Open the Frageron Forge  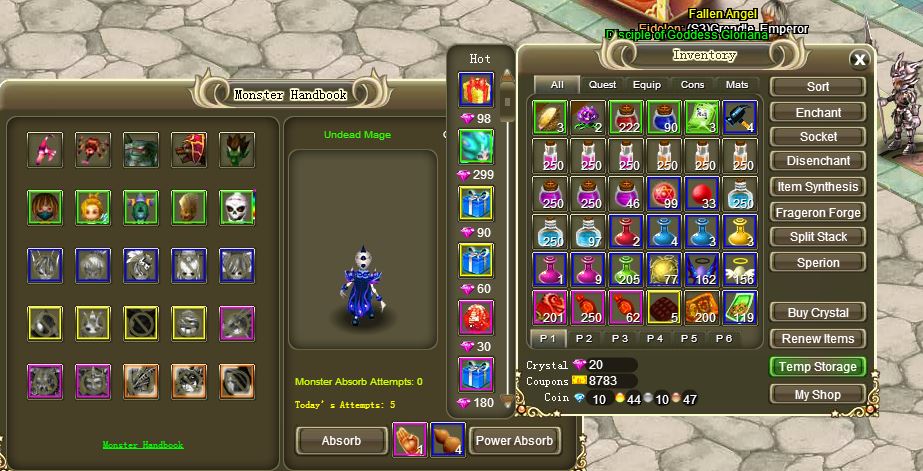(818, 212)
